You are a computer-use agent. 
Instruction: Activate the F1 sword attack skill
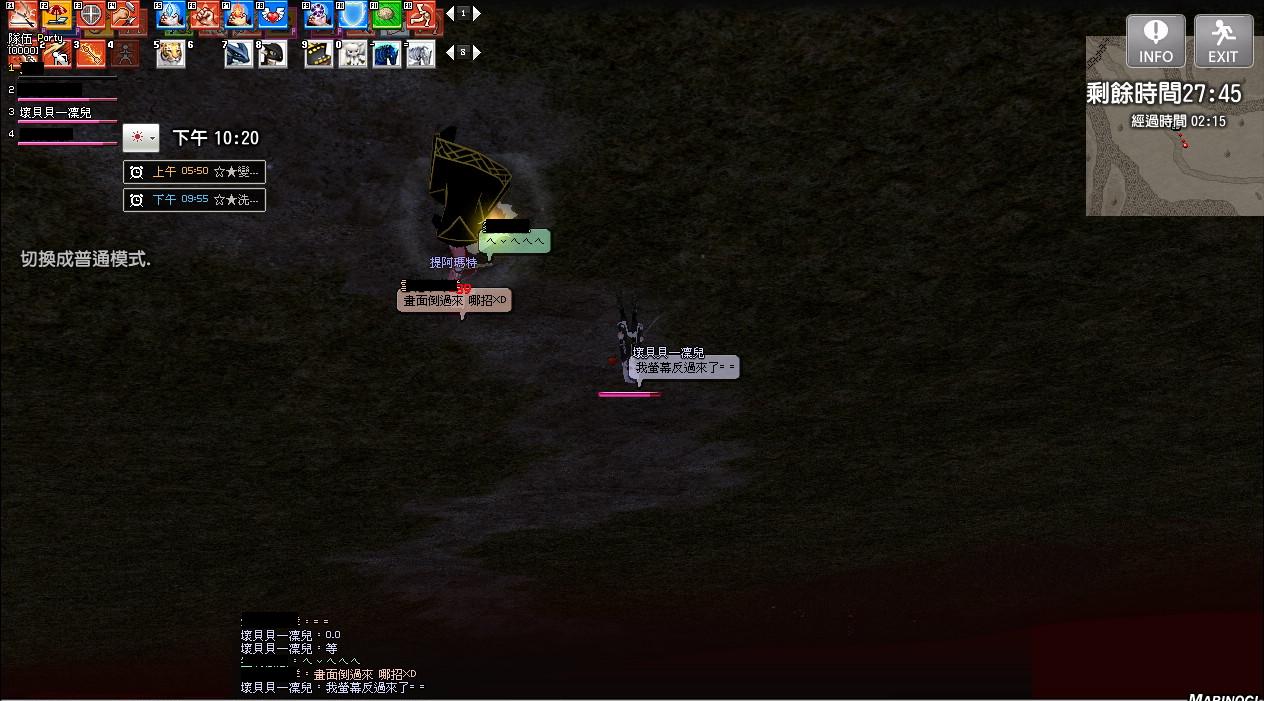pyautogui.click(x=24, y=15)
